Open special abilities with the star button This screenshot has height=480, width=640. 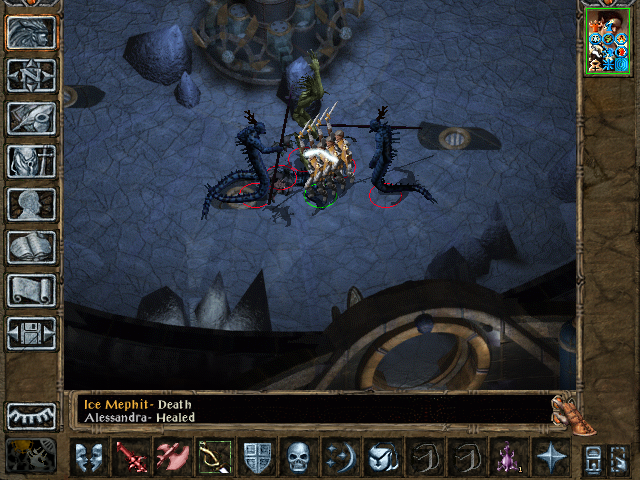tap(548, 456)
